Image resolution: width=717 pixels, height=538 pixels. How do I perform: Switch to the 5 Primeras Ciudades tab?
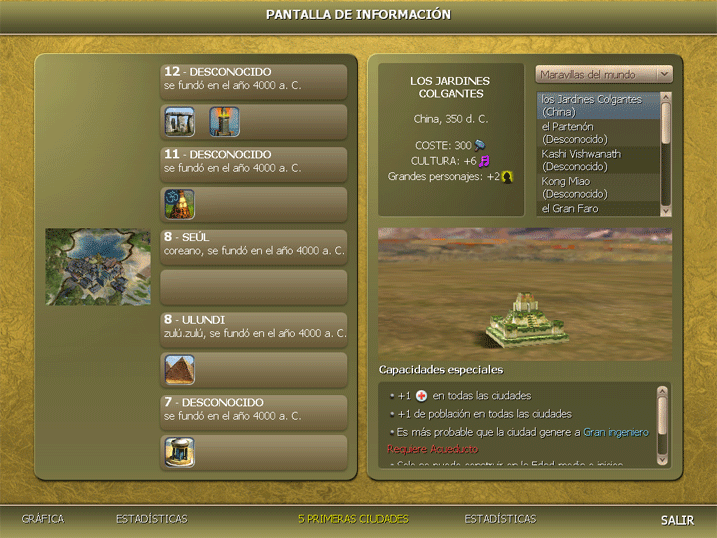click(353, 519)
